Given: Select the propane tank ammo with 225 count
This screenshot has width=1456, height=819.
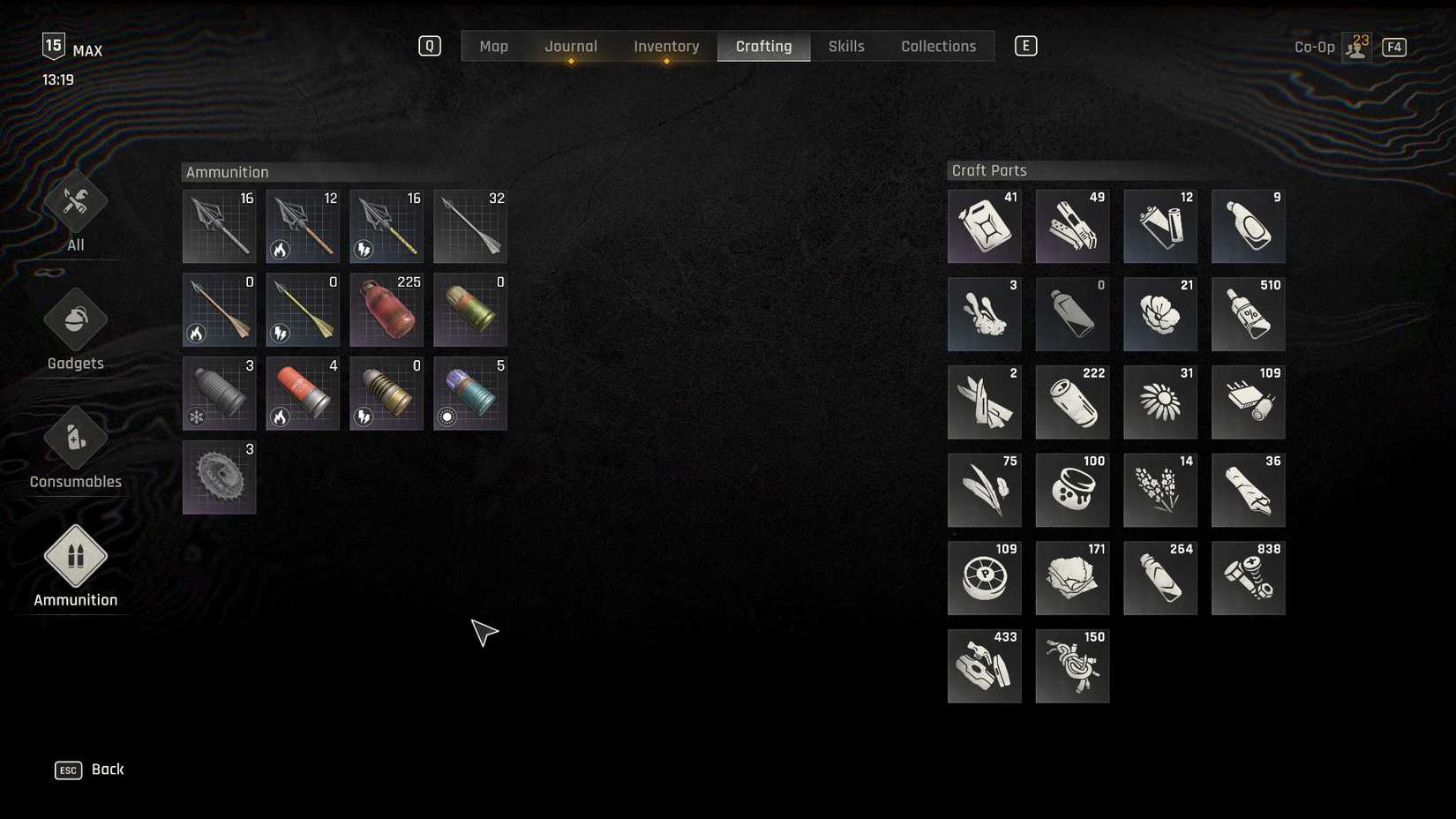Looking at the screenshot, I should tap(386, 310).
